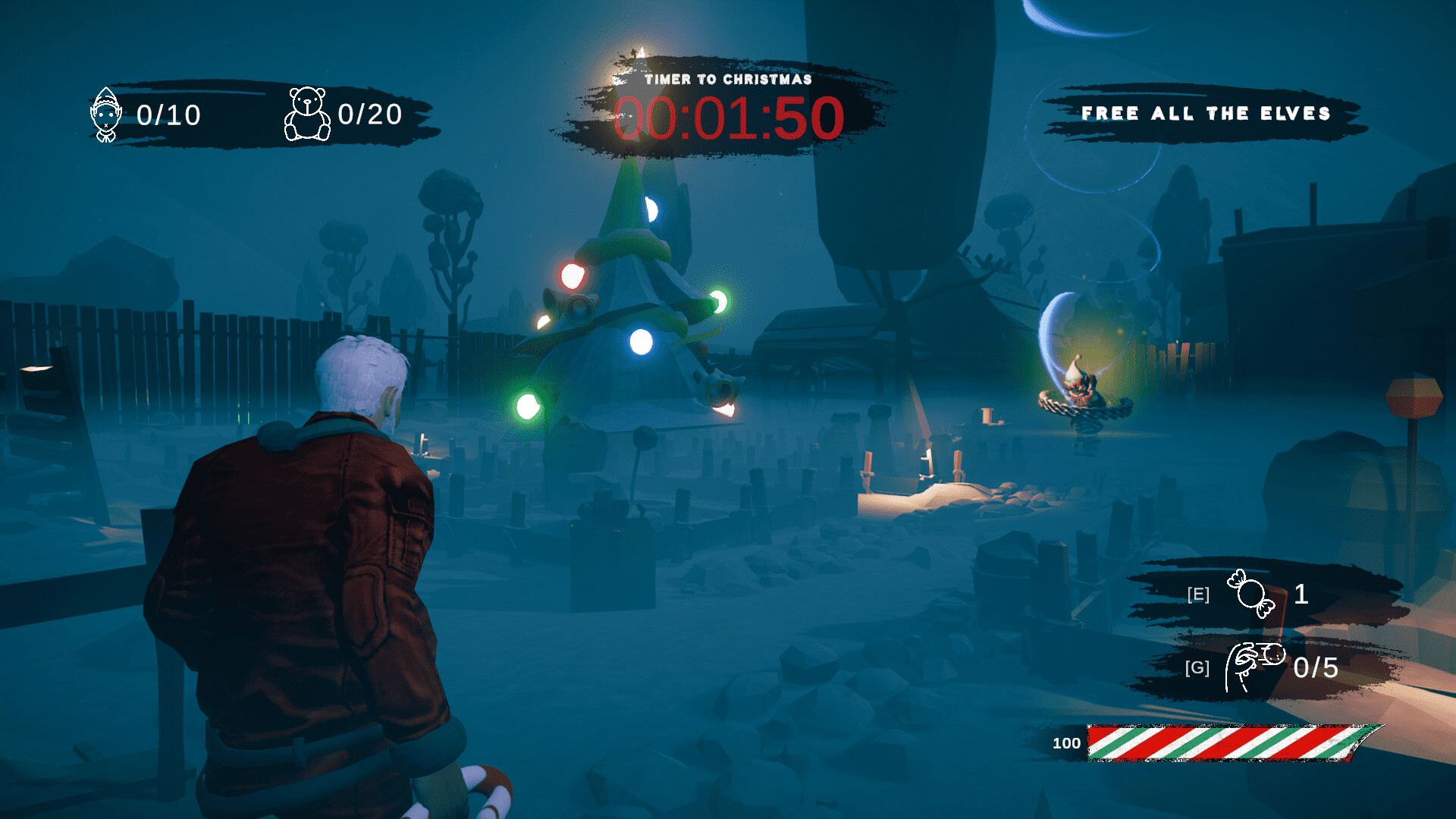
Task: Click the Free All The Elves objective
Action: click(x=1206, y=114)
